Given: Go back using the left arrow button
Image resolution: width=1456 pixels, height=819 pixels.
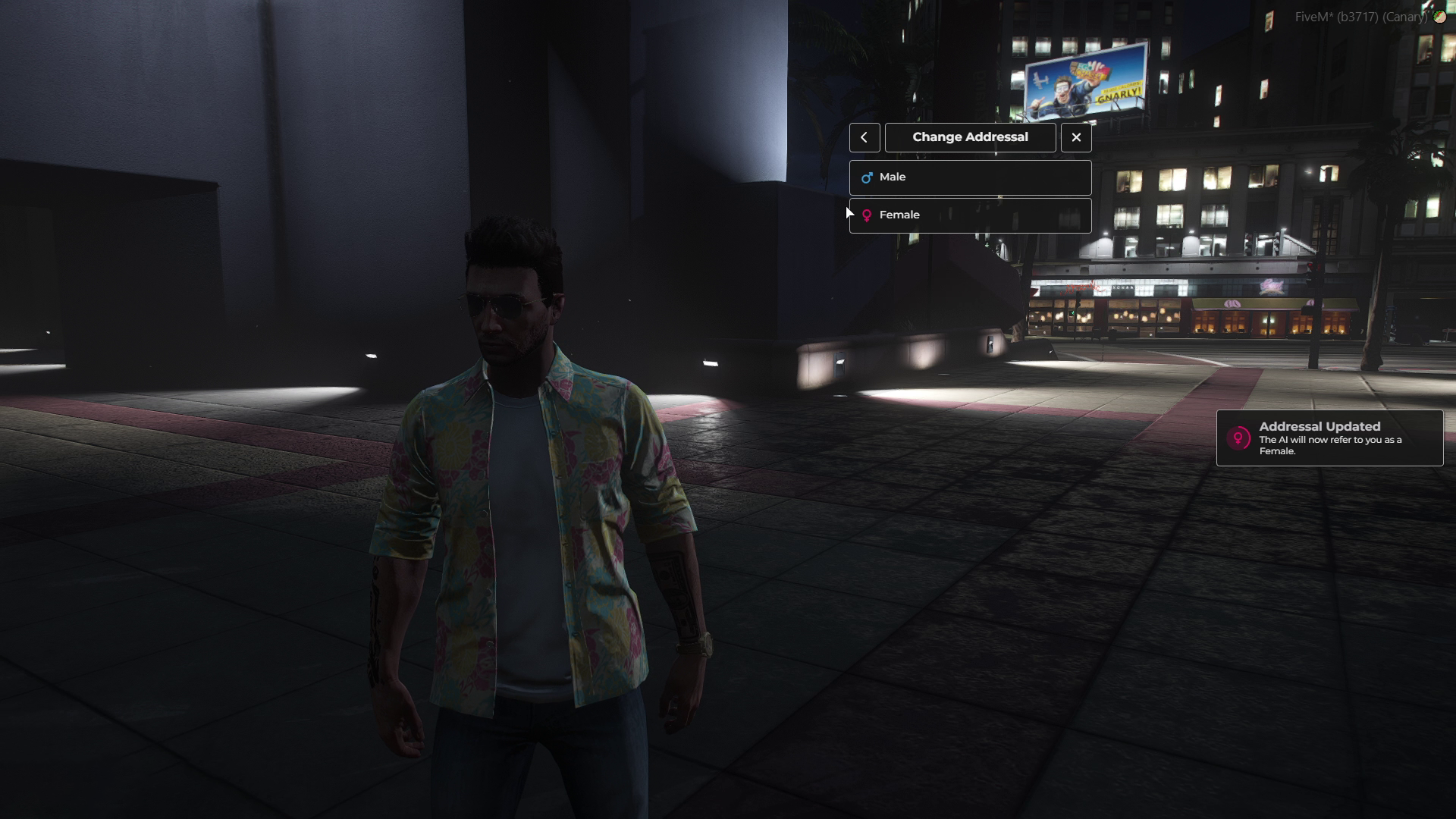Looking at the screenshot, I should 864,137.
